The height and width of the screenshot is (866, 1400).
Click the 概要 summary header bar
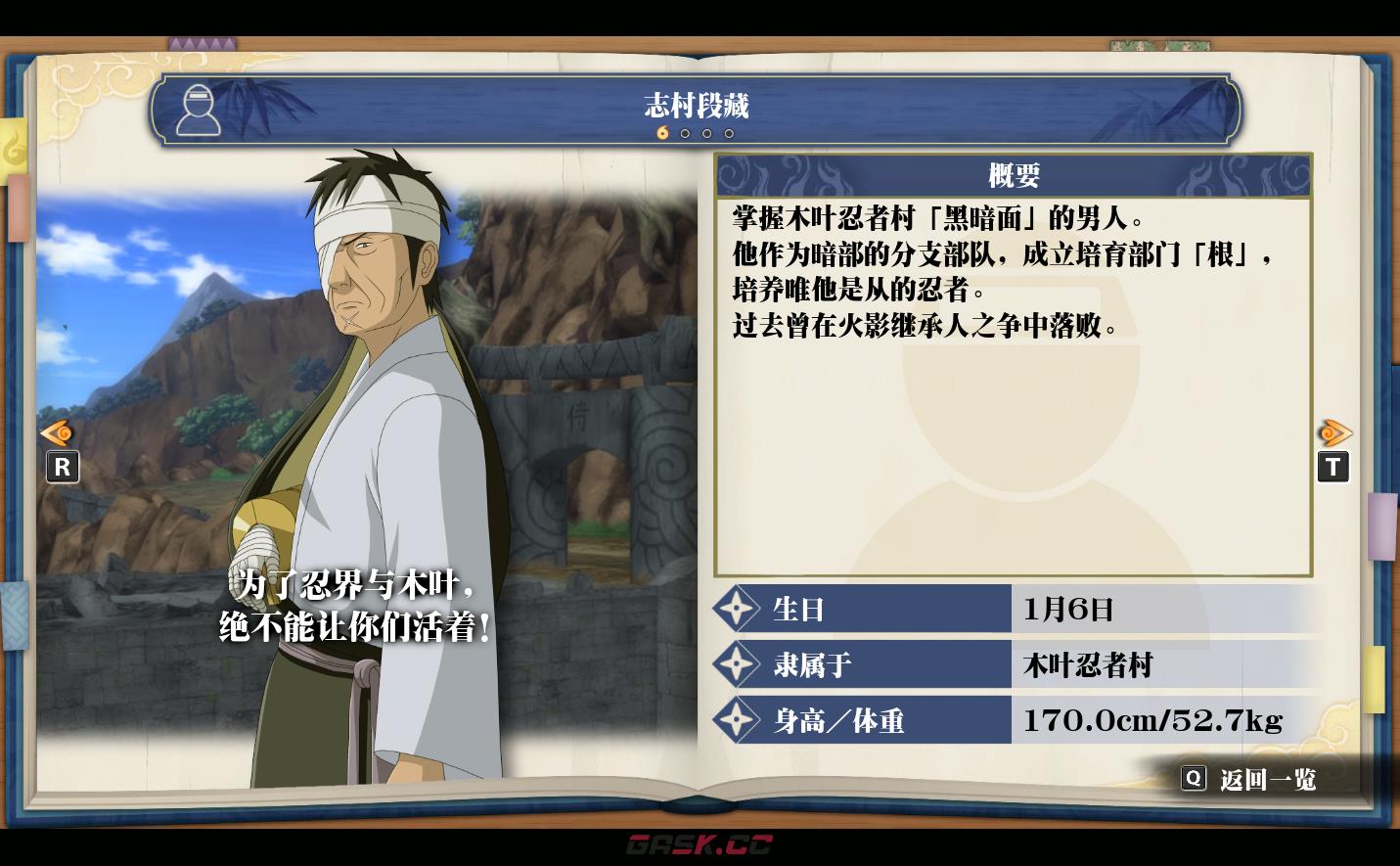coord(1014,175)
